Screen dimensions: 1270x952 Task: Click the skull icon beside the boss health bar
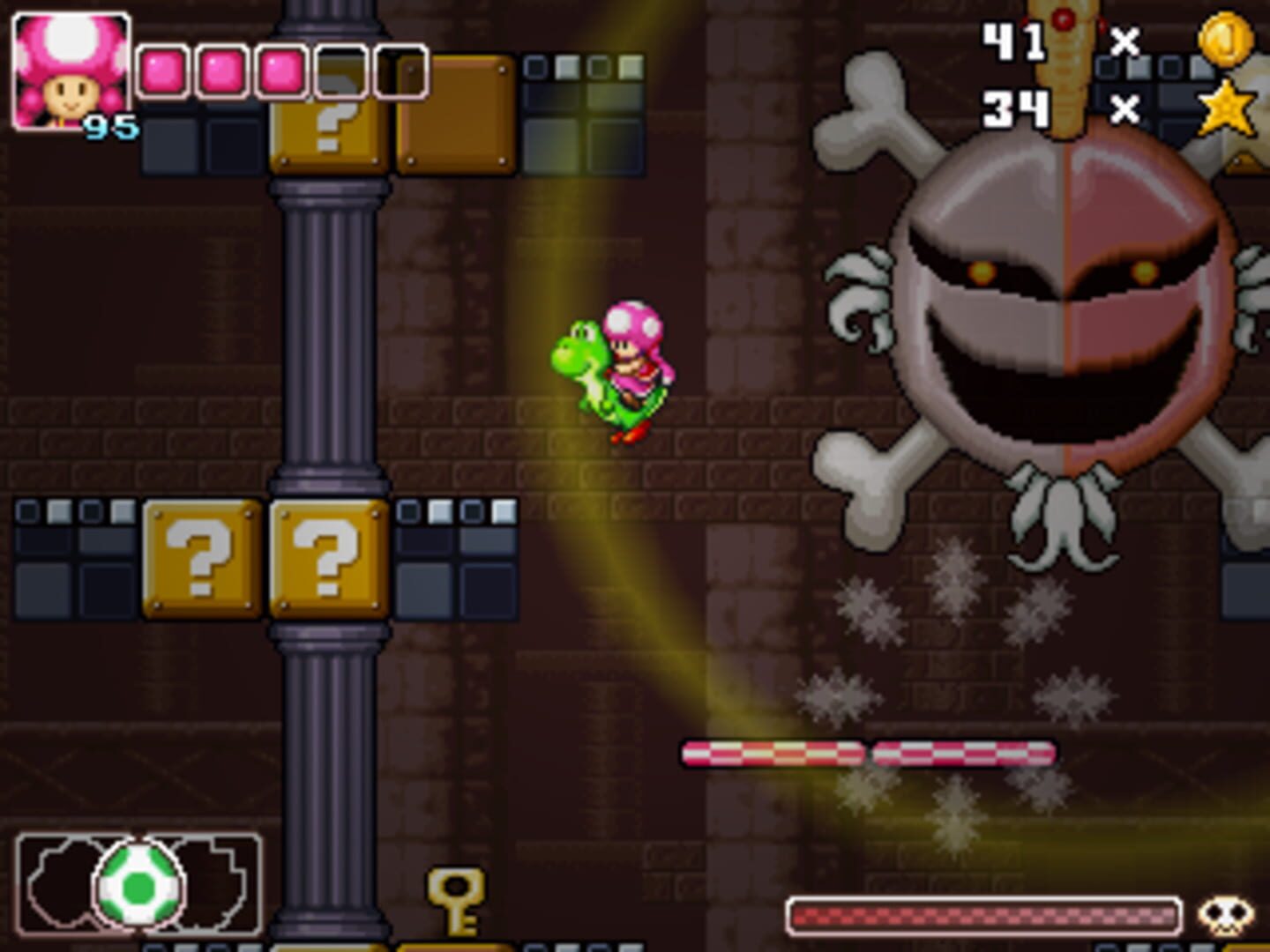tap(1228, 912)
